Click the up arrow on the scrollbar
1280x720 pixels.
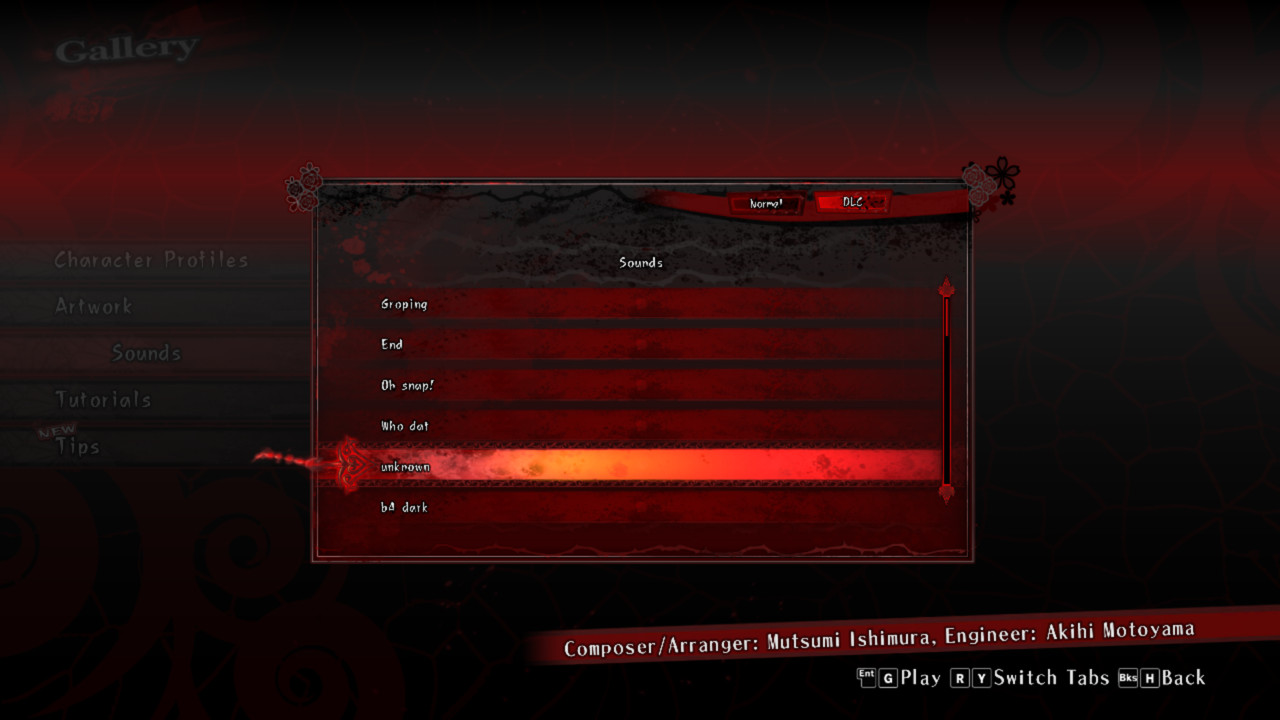point(945,288)
